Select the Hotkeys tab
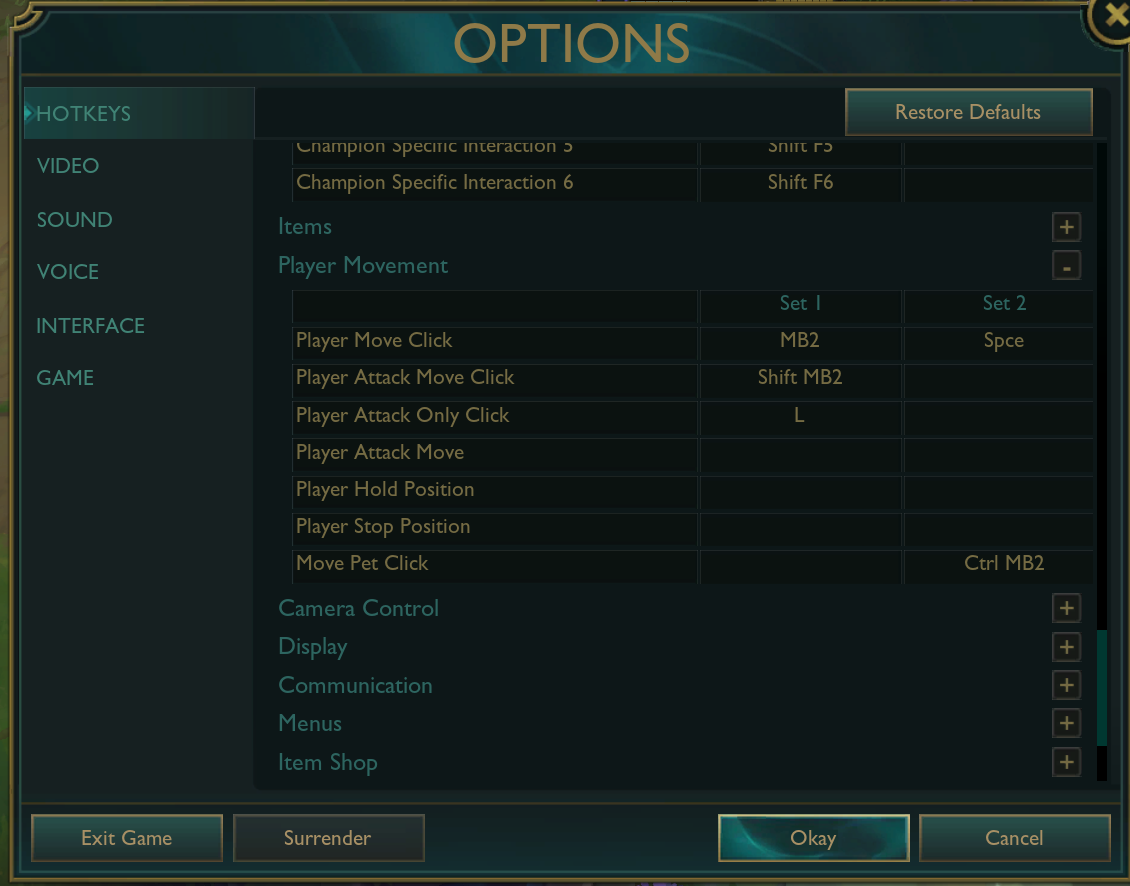Viewport: 1130px width, 886px height. [83, 114]
